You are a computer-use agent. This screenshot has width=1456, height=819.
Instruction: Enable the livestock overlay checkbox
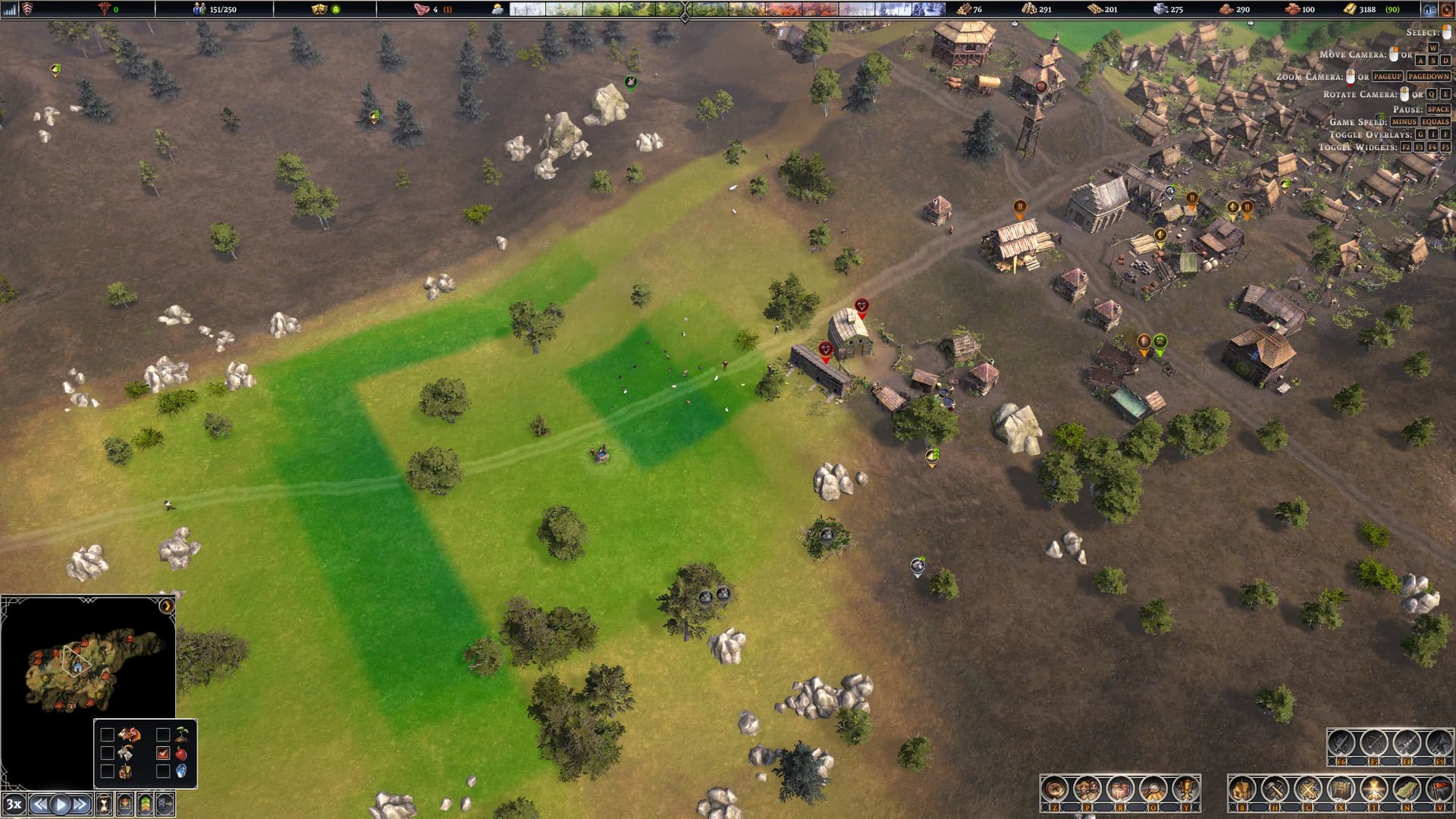tap(107, 735)
